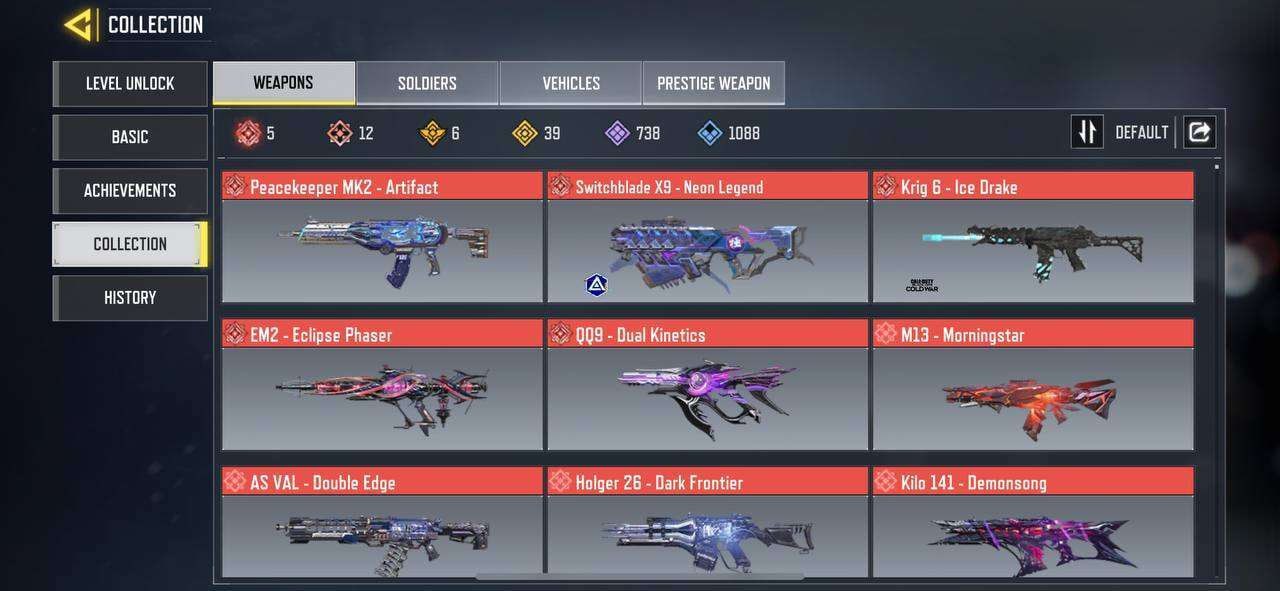Choose the M13 - Morningstar weapon card
1280x591 pixels.
click(x=1033, y=386)
